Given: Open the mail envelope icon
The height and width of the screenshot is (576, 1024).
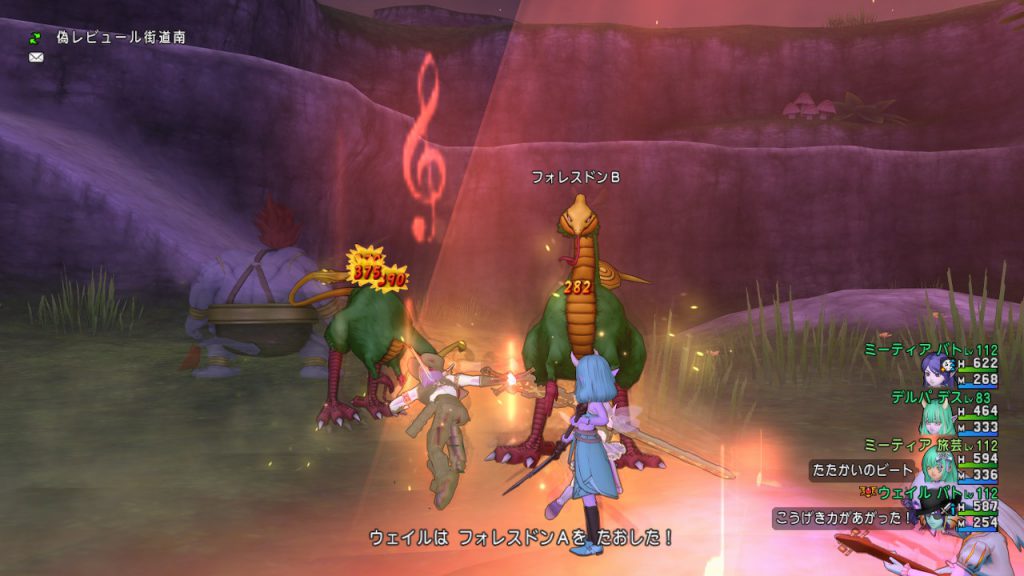Looking at the screenshot, I should (x=36, y=57).
